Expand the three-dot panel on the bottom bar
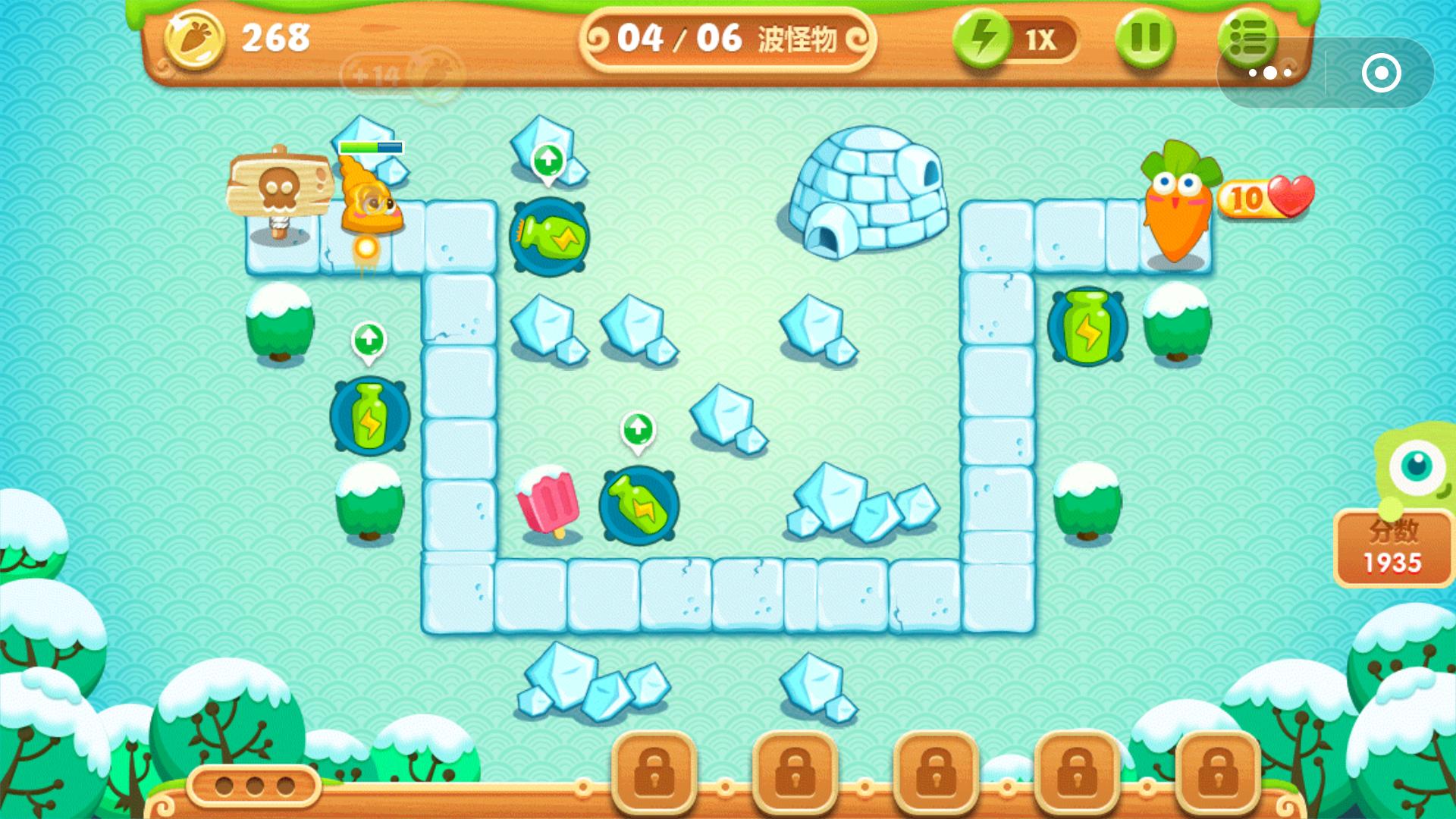 255,786
